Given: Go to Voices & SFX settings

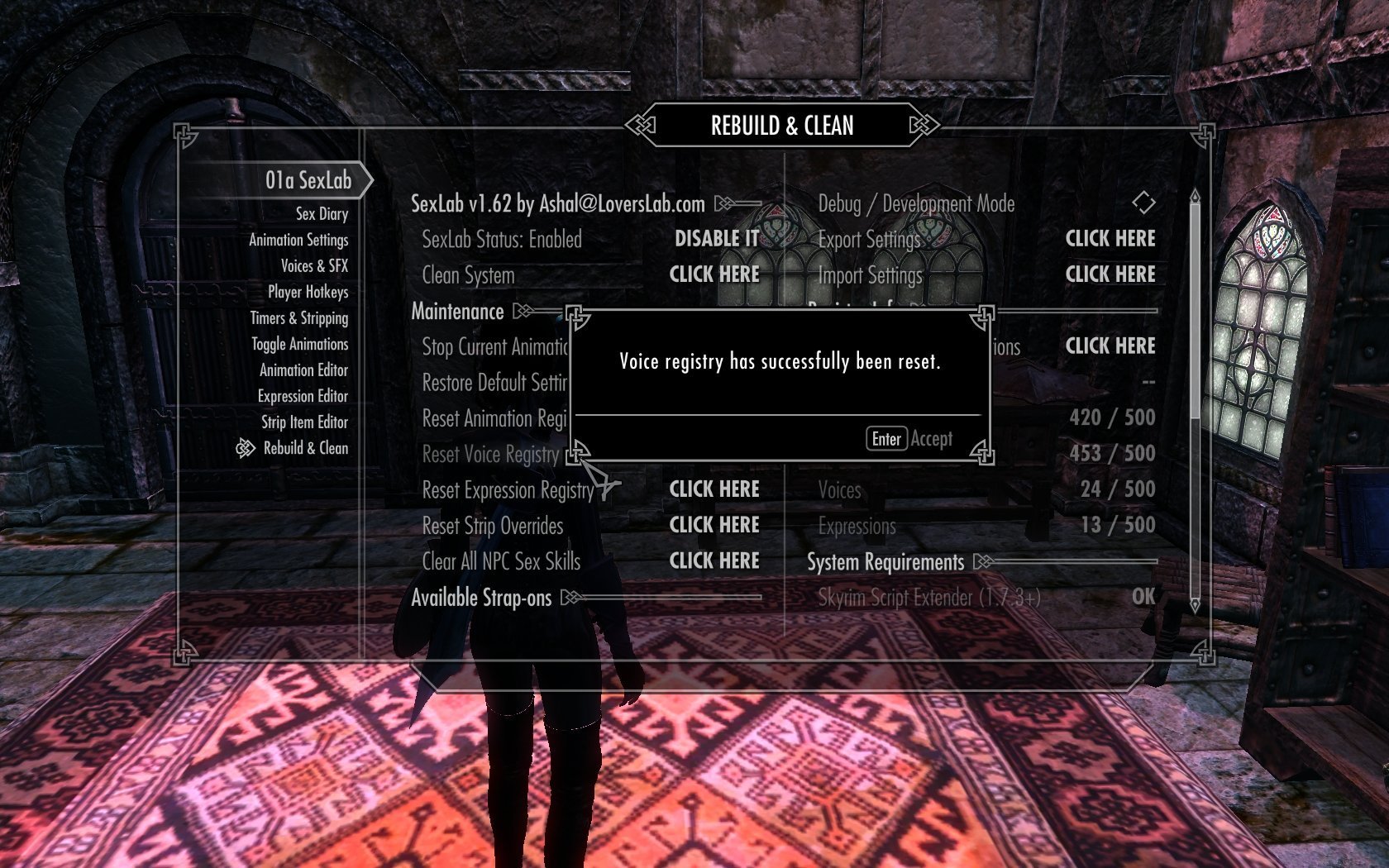Looking at the screenshot, I should point(314,266).
